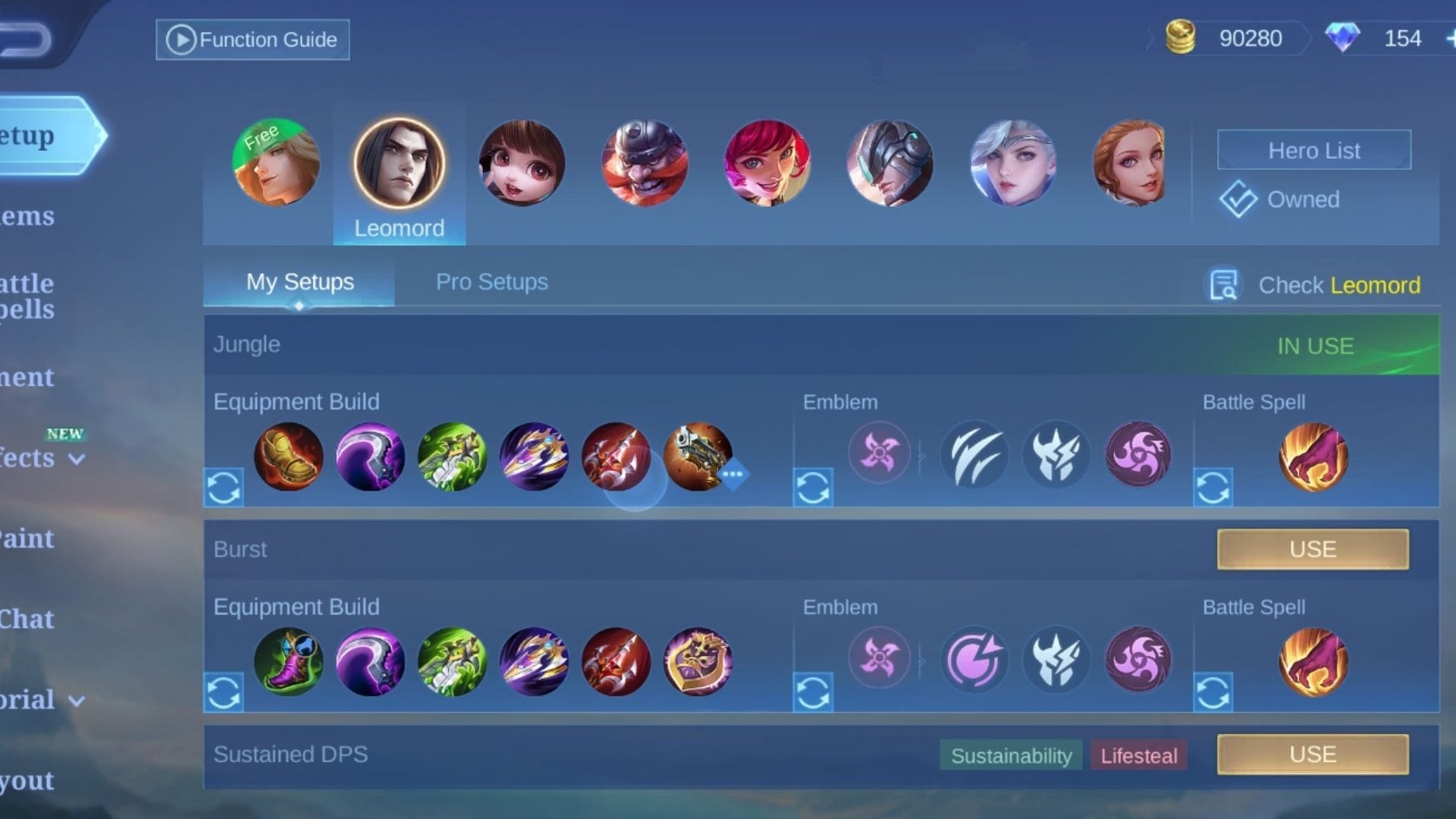Refresh the Burst battle spell selection
The width and height of the screenshot is (1456, 819).
point(1214,692)
